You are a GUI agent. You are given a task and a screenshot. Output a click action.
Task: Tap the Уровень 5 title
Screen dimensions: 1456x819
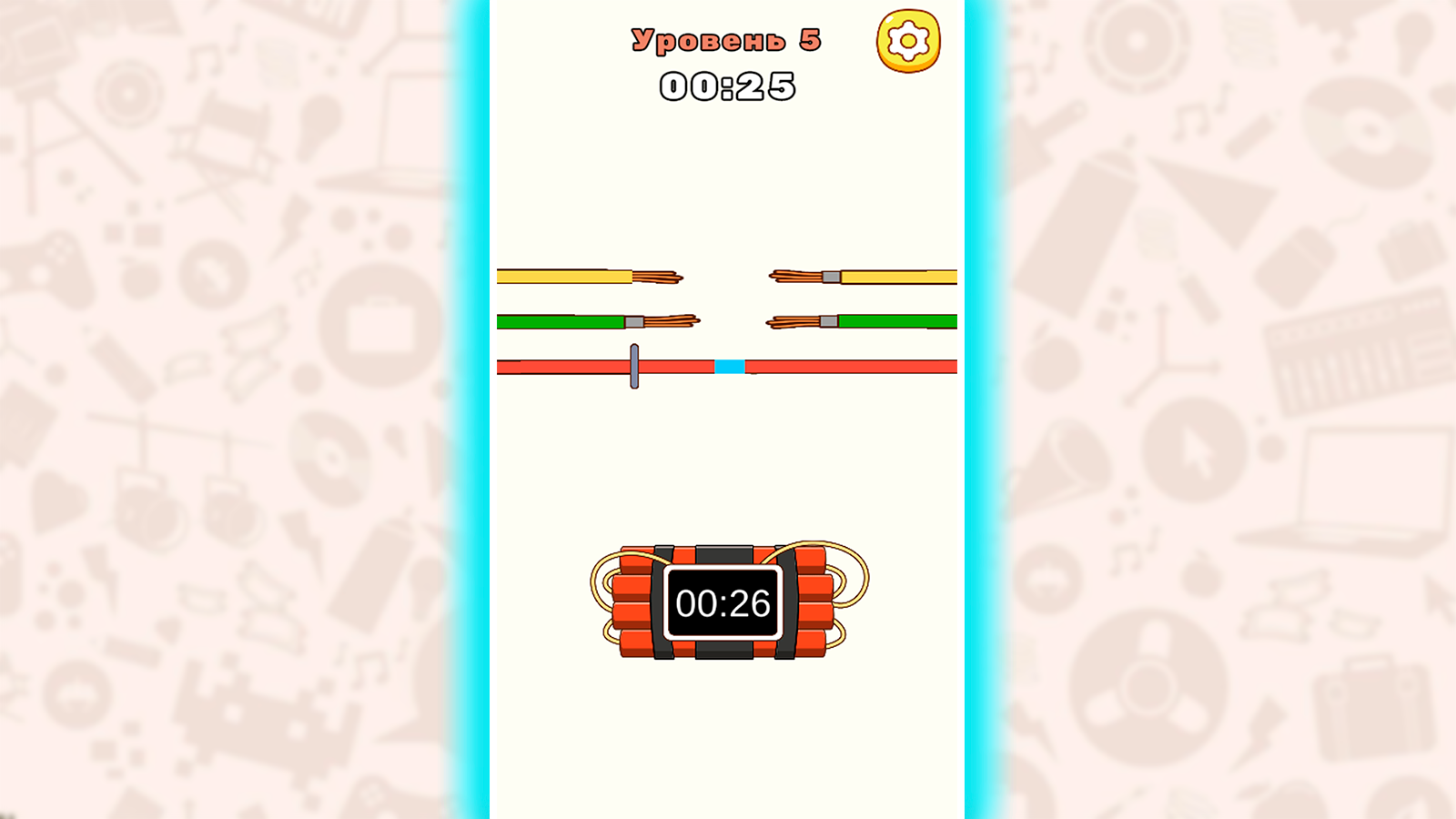725,39
